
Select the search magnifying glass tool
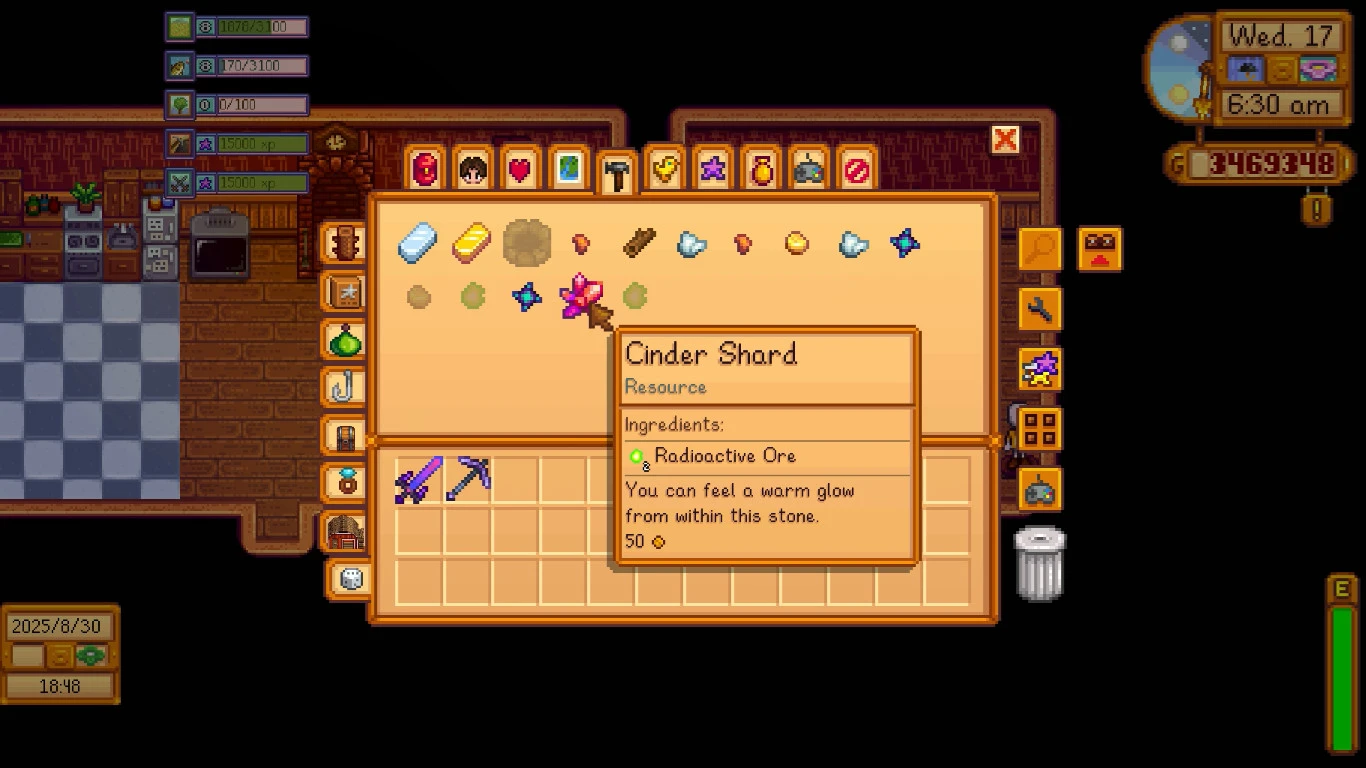pos(1038,250)
